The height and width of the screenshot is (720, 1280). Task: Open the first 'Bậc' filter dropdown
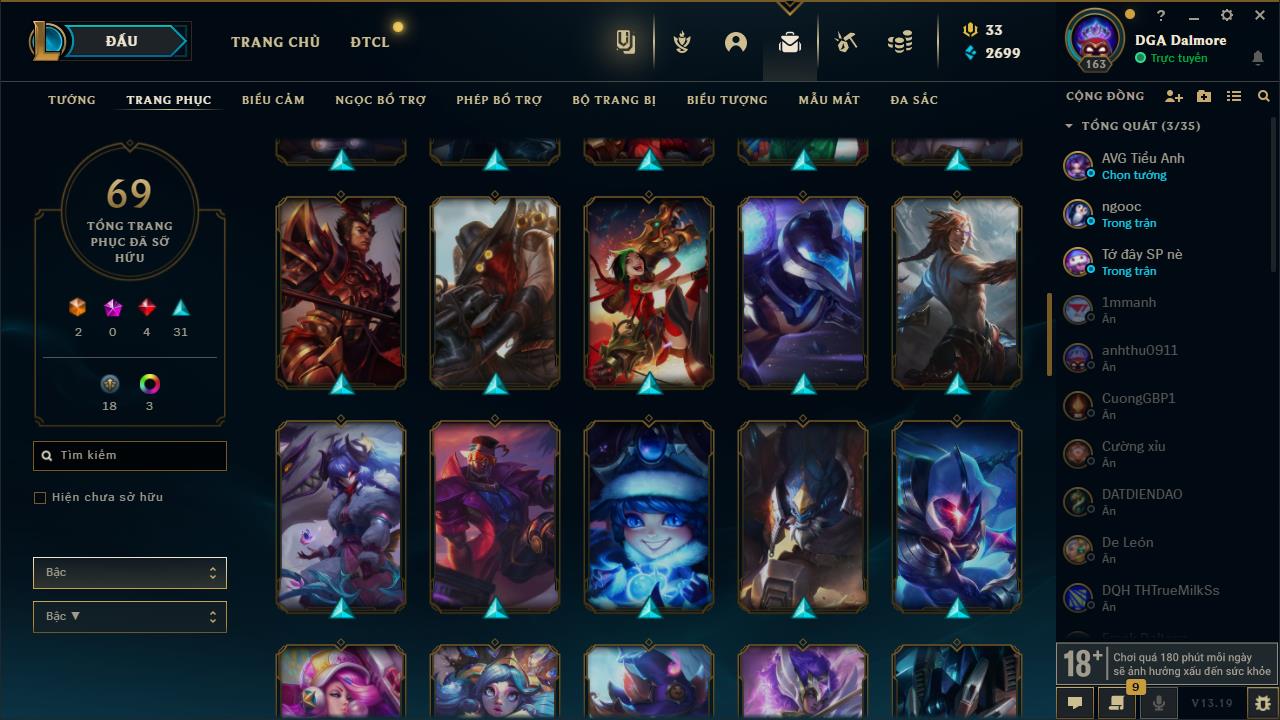[x=129, y=572]
